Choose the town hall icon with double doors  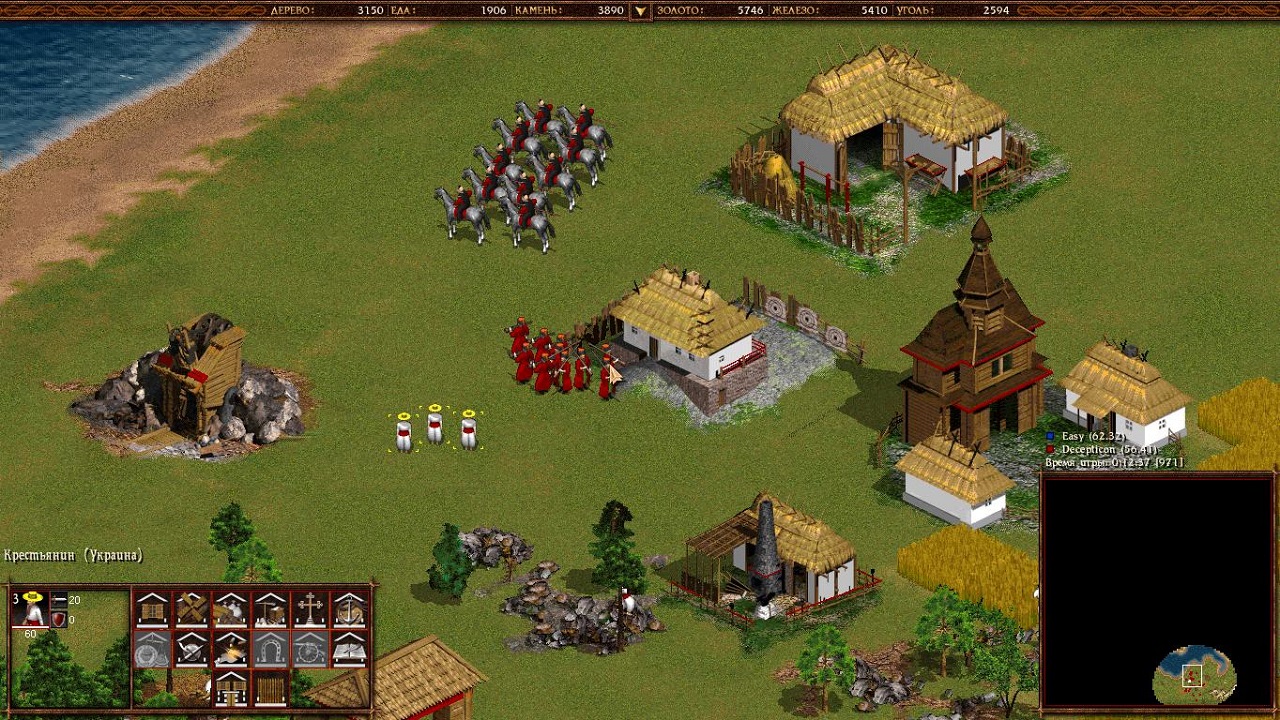click(231, 688)
